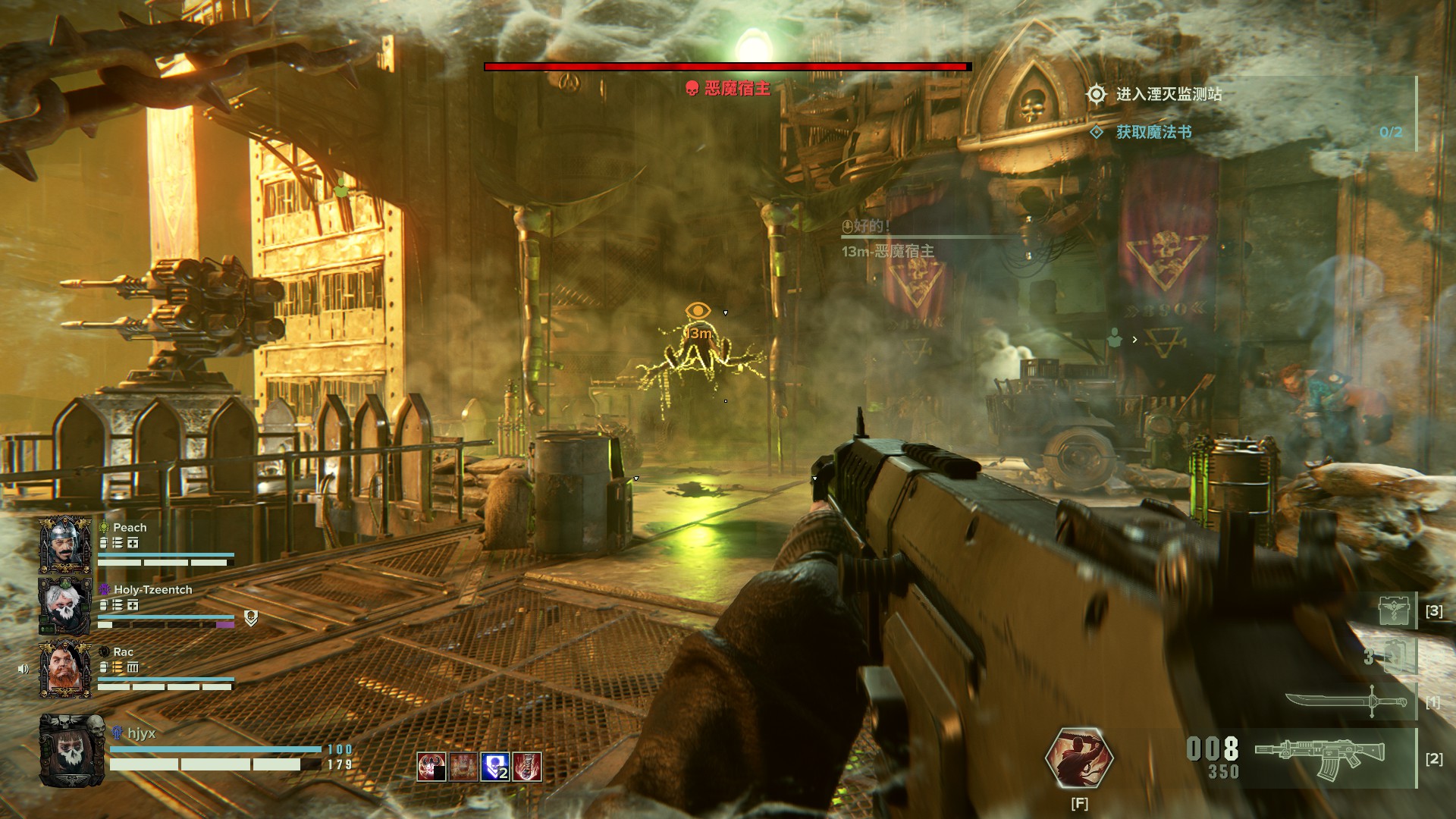Click the red last buff icon
The height and width of the screenshot is (819, 1456).
pos(527,767)
